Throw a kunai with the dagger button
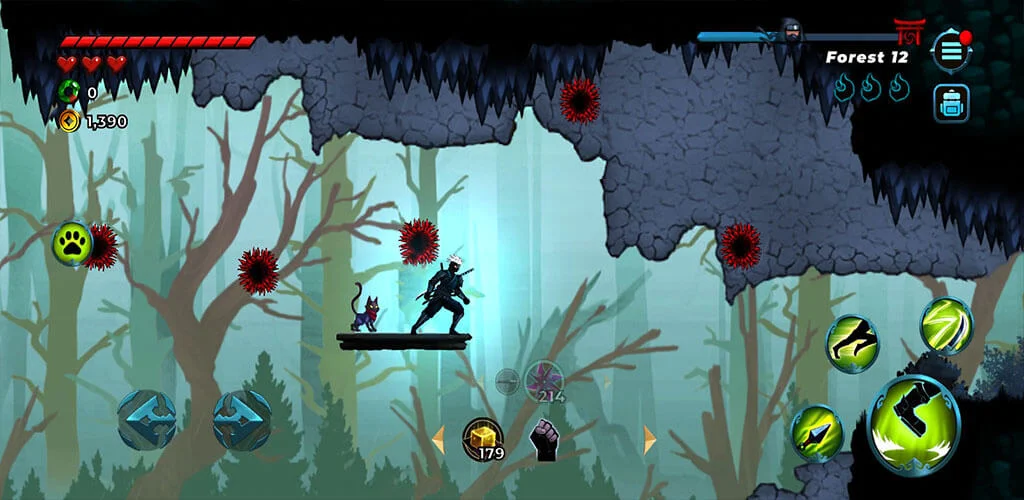1024x500 pixels. pyautogui.click(x=817, y=432)
